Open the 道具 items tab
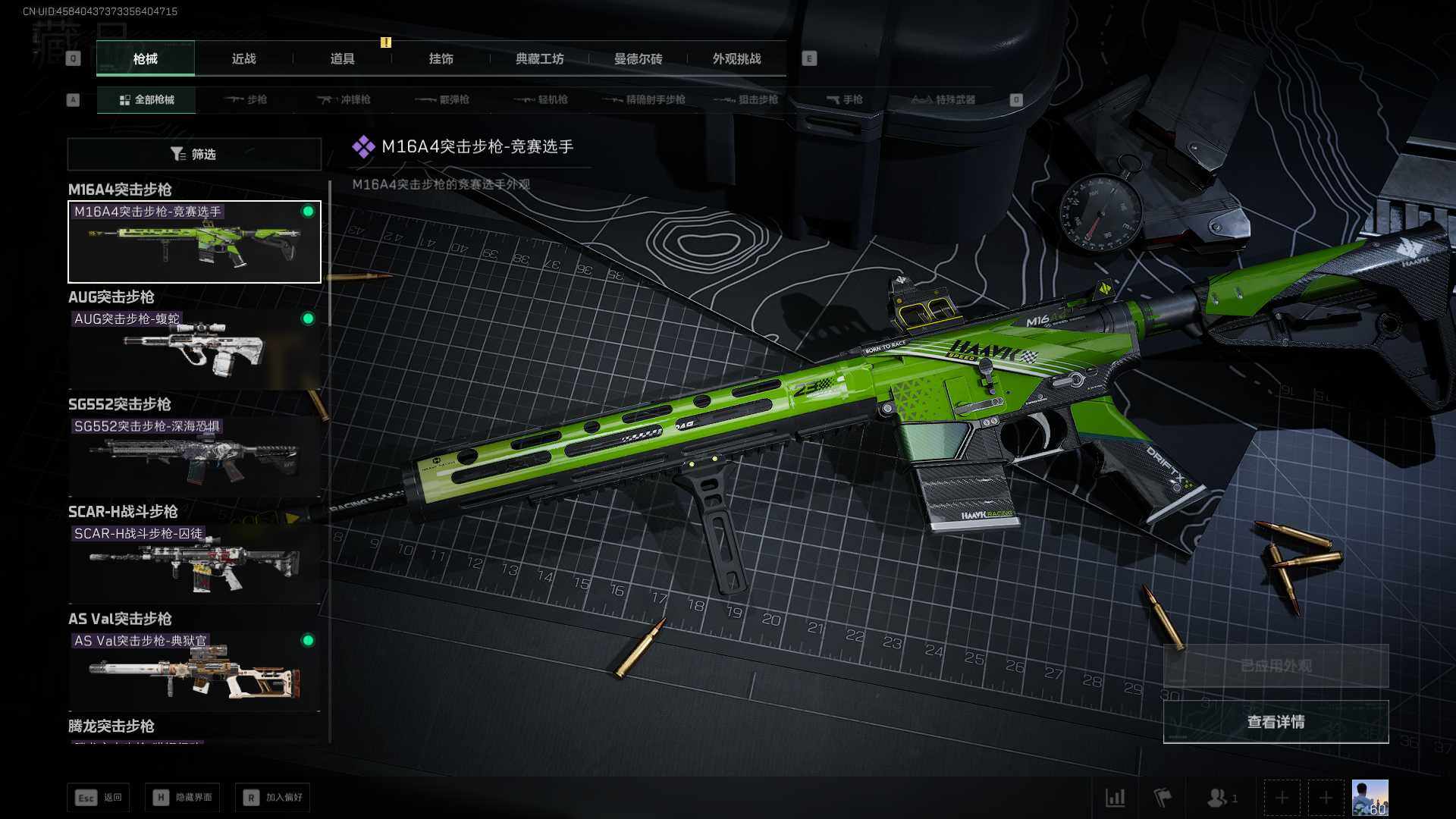1456x819 pixels. coord(342,59)
